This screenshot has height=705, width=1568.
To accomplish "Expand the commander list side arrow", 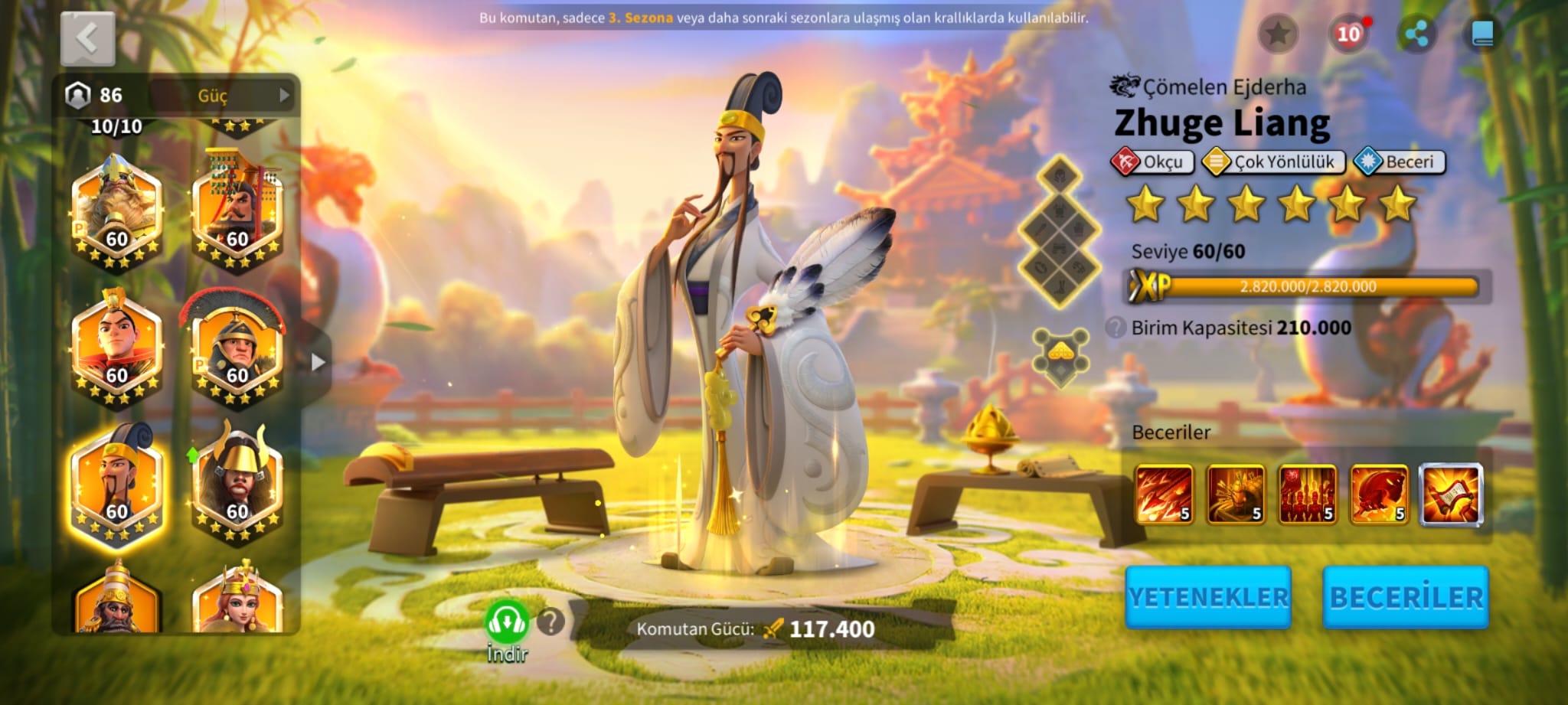I will 318,362.
